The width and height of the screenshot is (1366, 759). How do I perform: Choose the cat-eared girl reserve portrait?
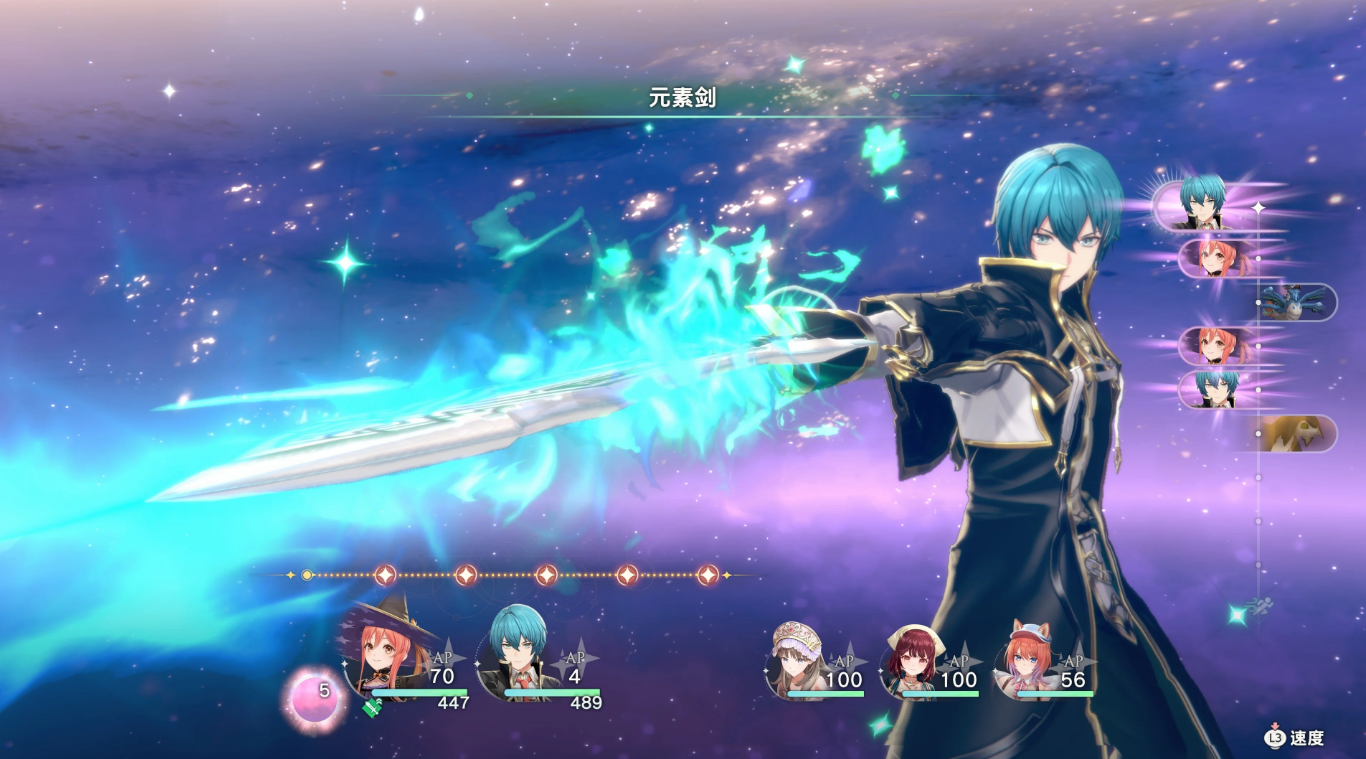pos(1026,659)
